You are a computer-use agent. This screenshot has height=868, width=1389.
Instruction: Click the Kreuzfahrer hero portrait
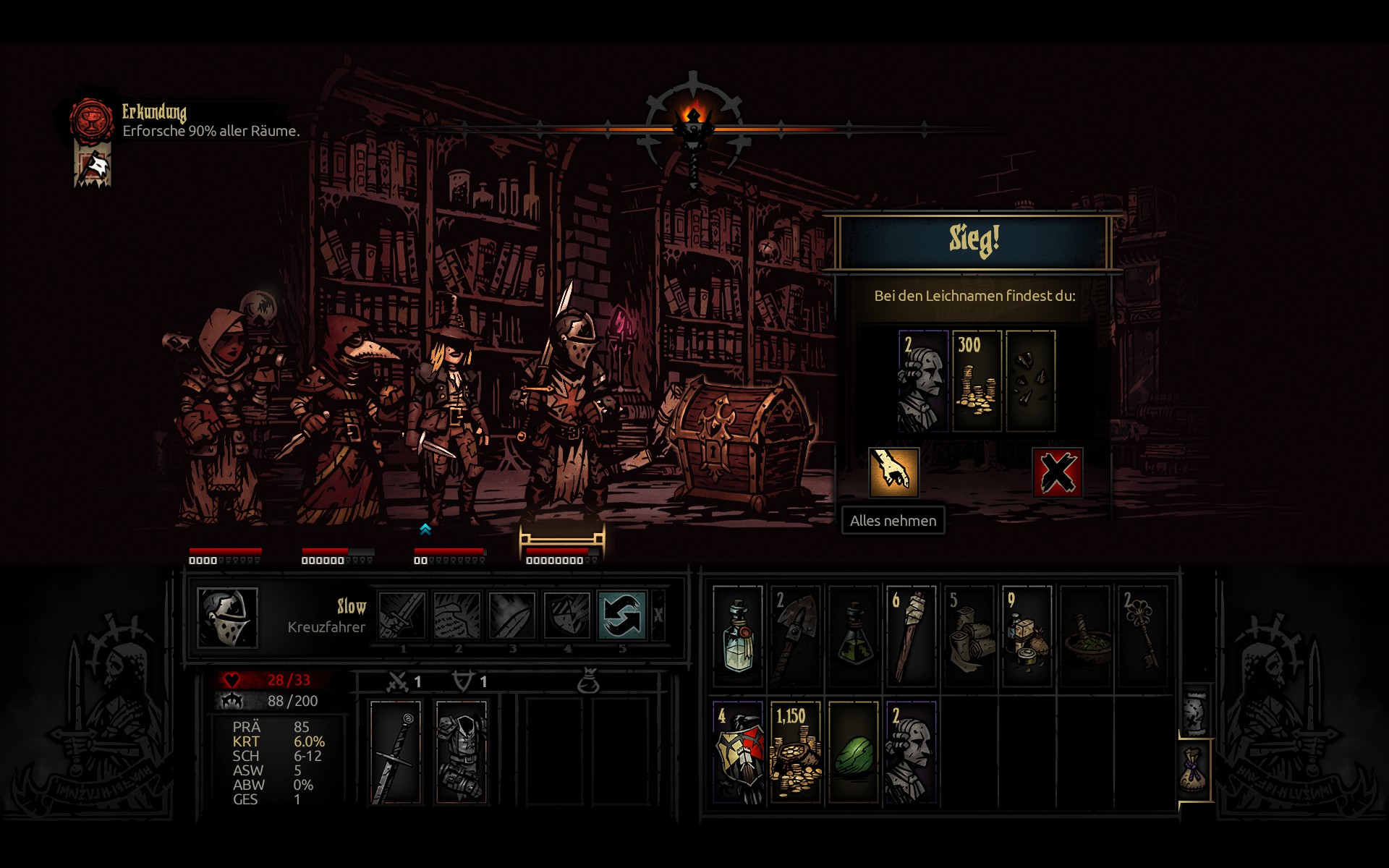[x=227, y=617]
